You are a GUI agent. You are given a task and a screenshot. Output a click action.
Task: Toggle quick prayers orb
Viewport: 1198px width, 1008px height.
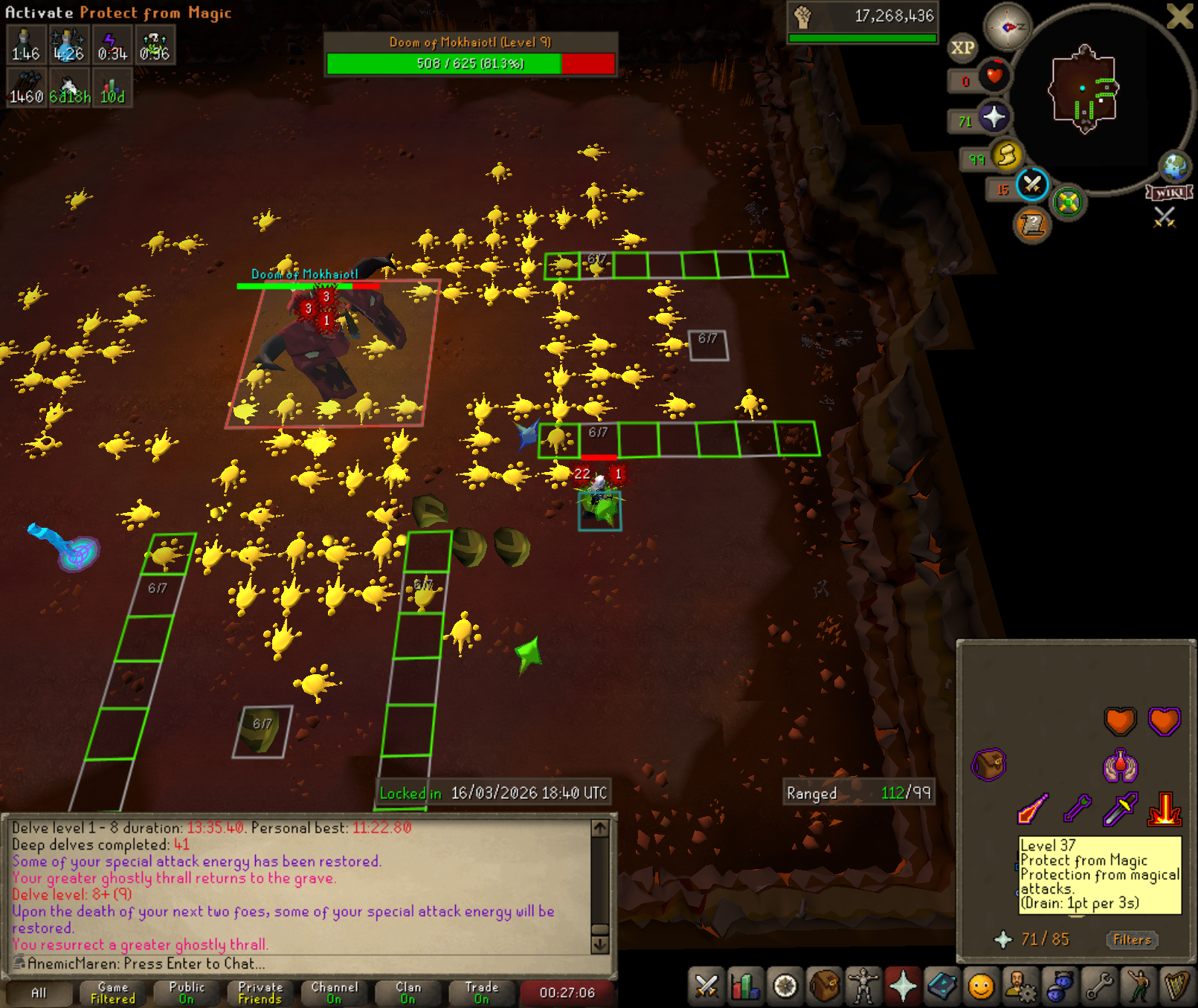993,117
